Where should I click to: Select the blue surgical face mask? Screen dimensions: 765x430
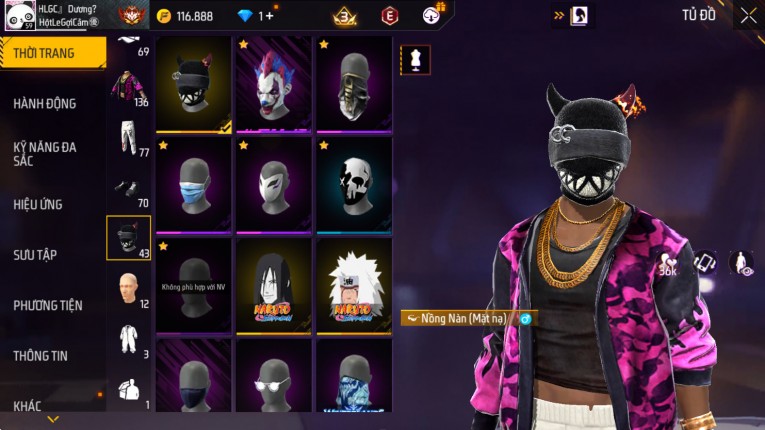[194, 184]
